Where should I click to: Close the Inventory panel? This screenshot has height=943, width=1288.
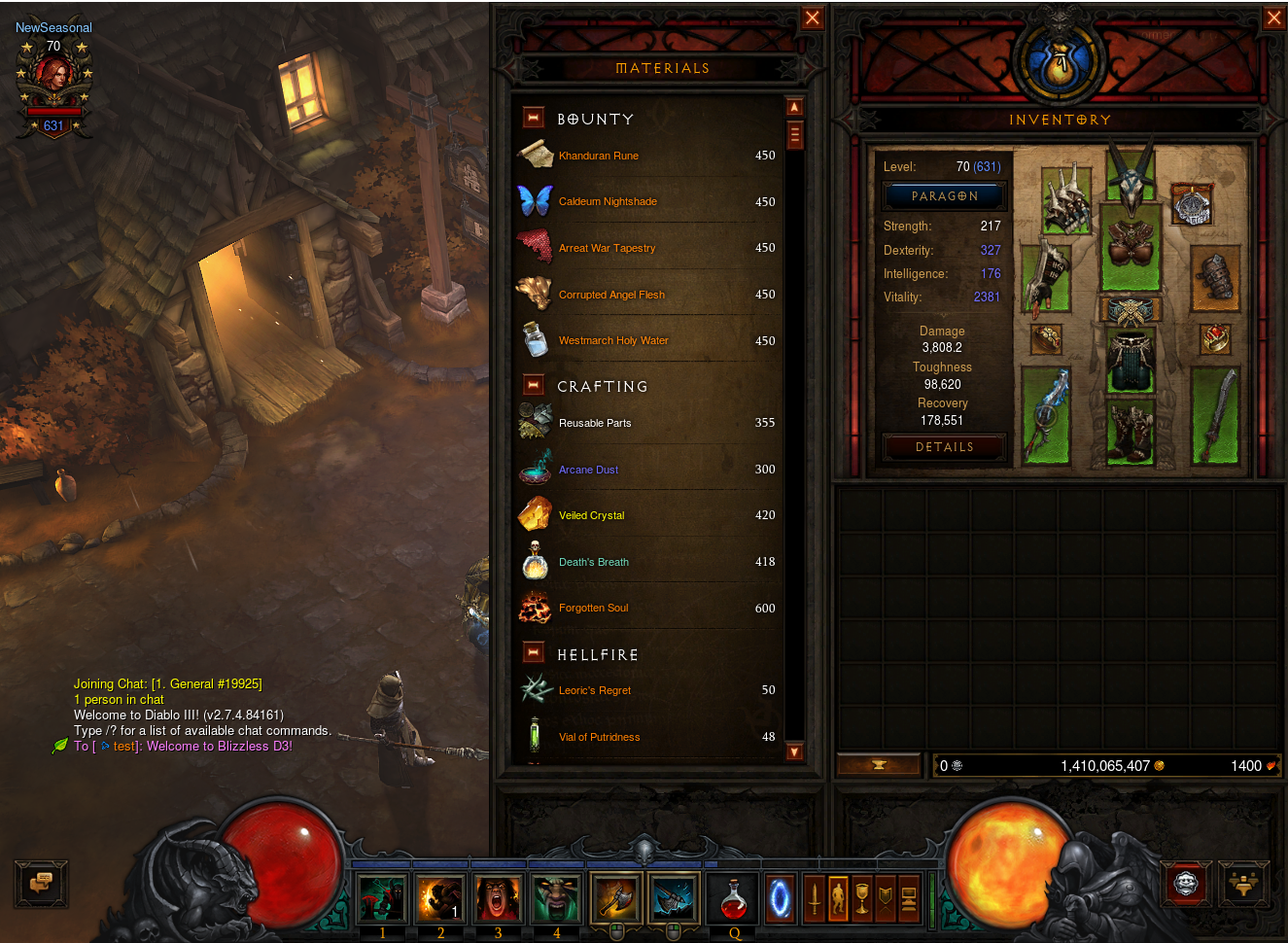coord(1273,18)
